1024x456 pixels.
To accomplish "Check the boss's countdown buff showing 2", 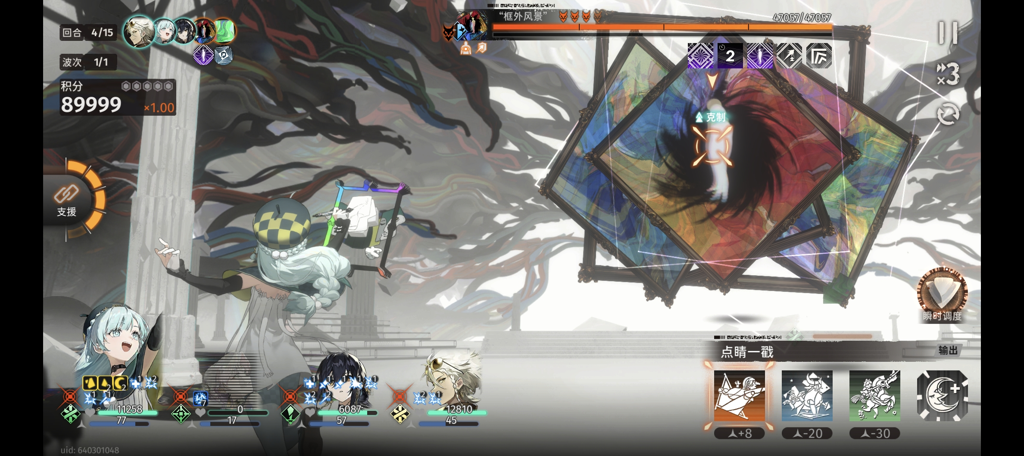I will point(730,56).
